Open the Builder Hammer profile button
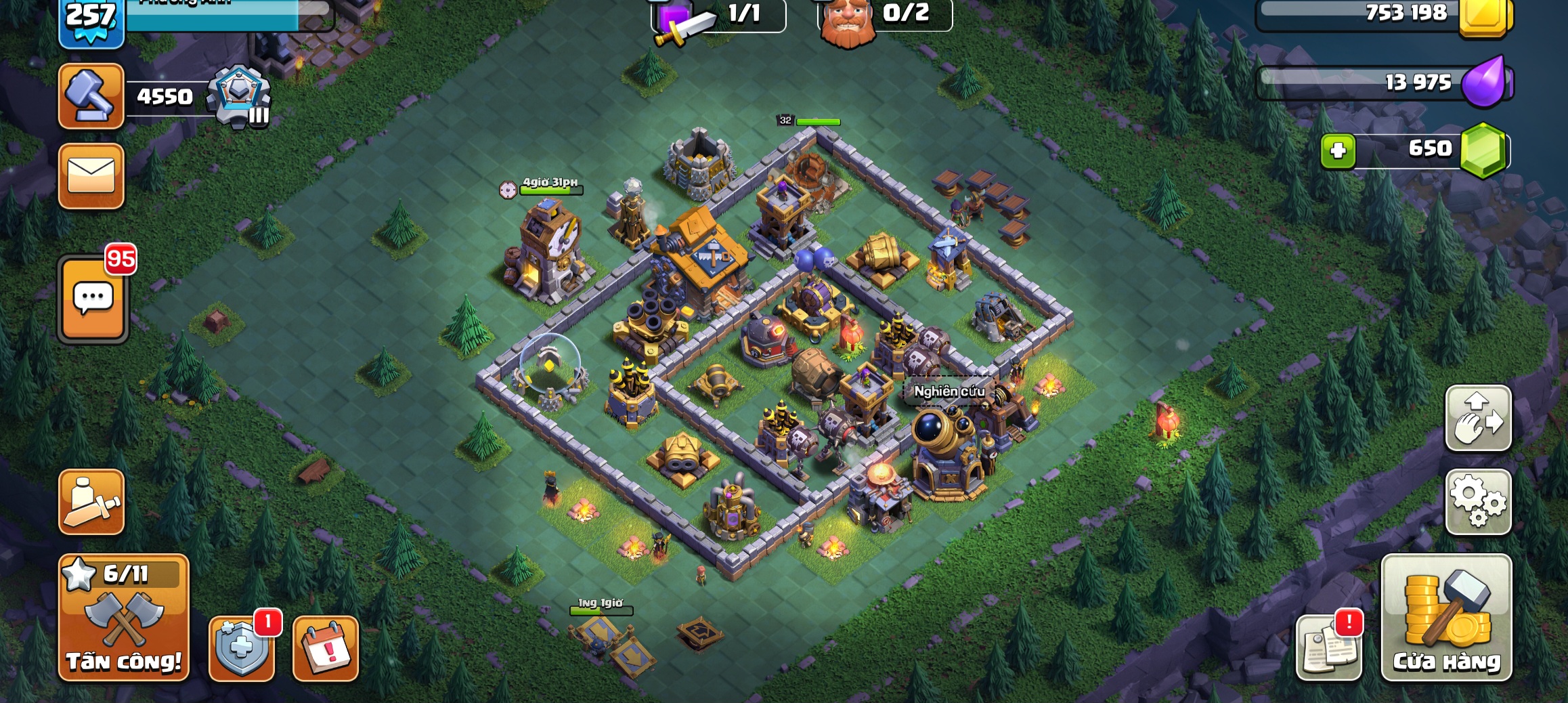The width and height of the screenshot is (1568, 703). coord(91,96)
